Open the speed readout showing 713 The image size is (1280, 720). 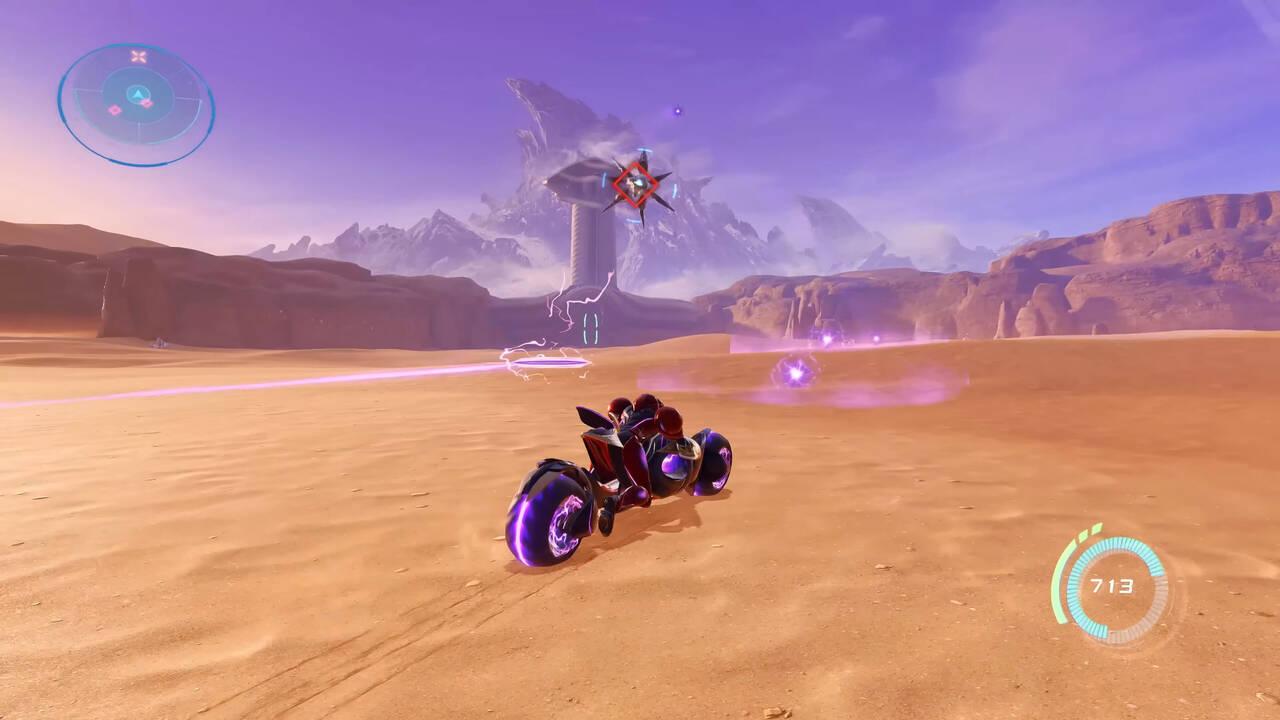coord(1113,586)
